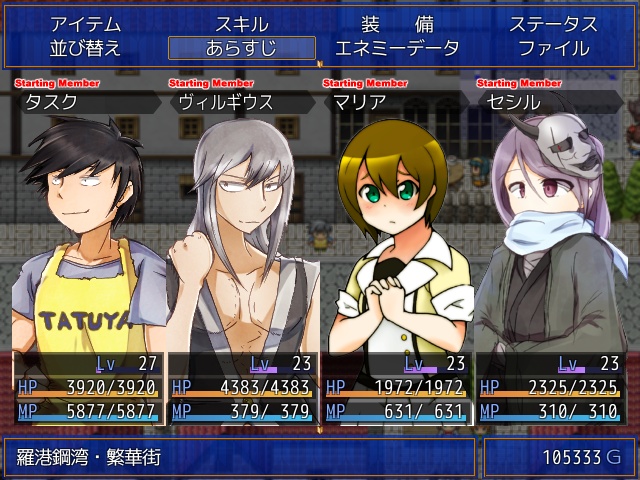Screen dimensions: 640x480
Task: Choose 並び替え to reorder the party
Action: (x=85, y=48)
